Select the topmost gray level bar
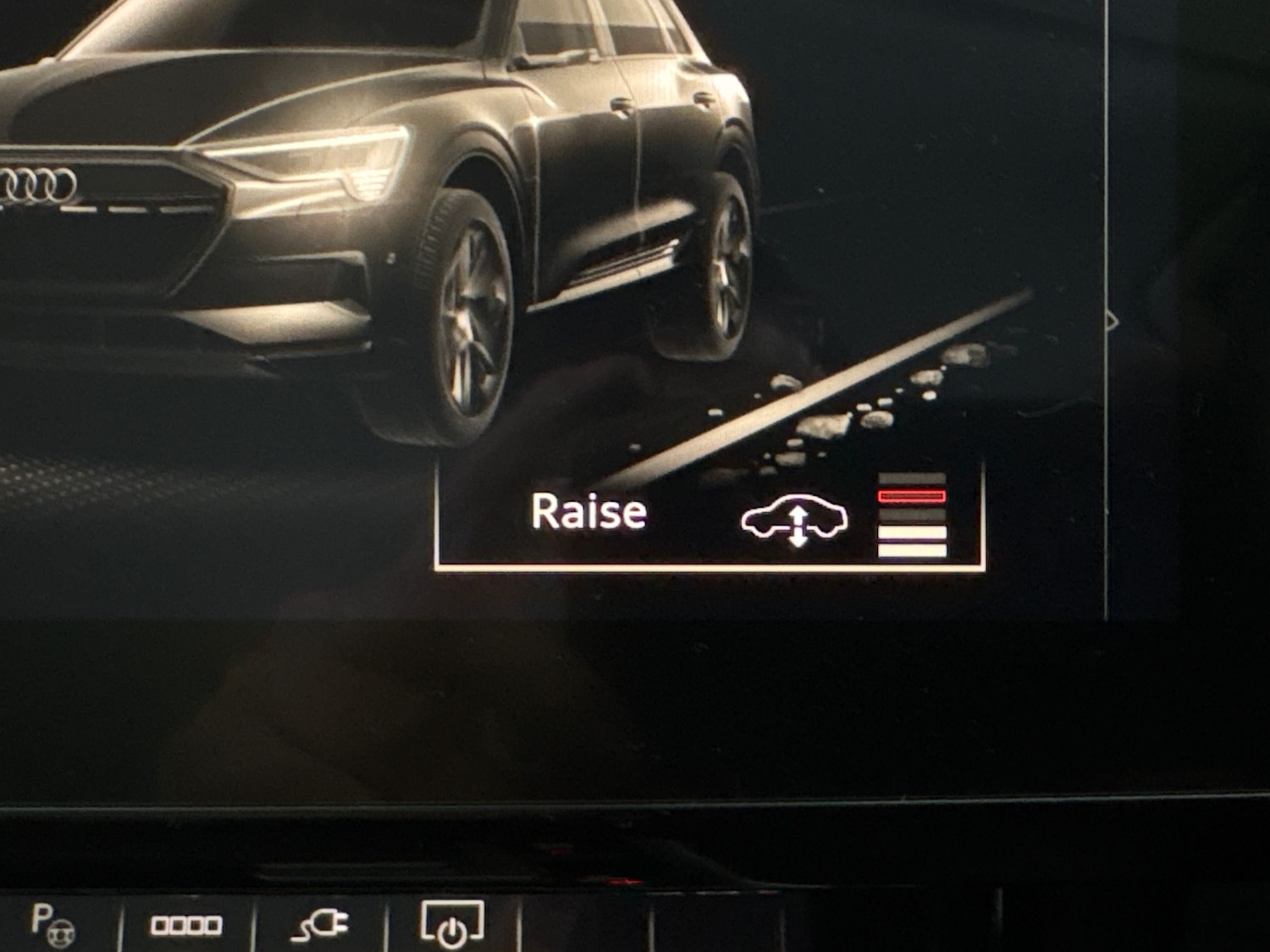Viewport: 1270px width, 952px height. 912,476
